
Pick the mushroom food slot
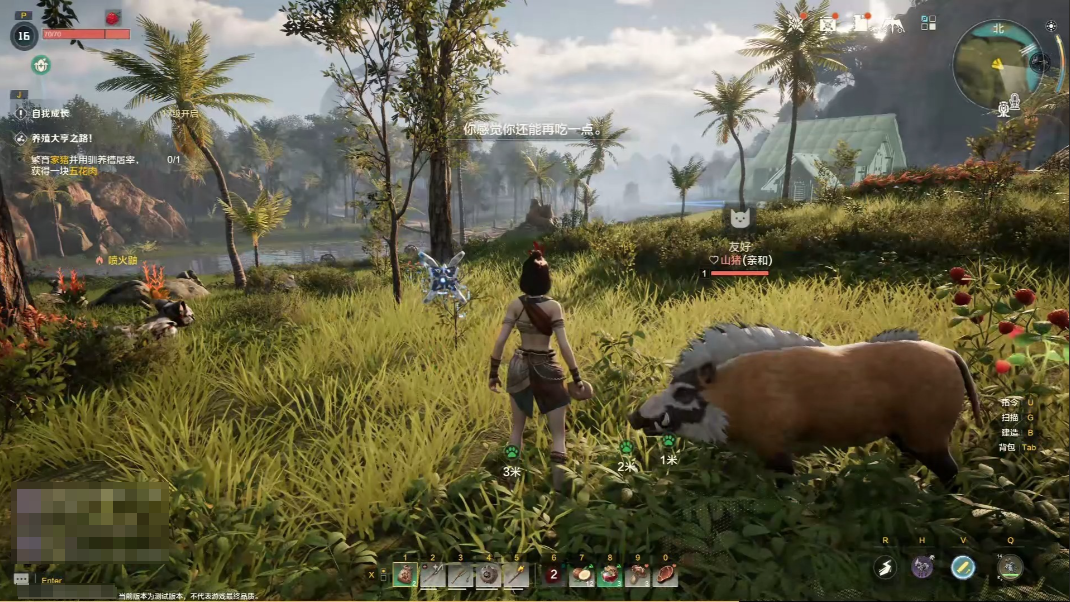637,575
